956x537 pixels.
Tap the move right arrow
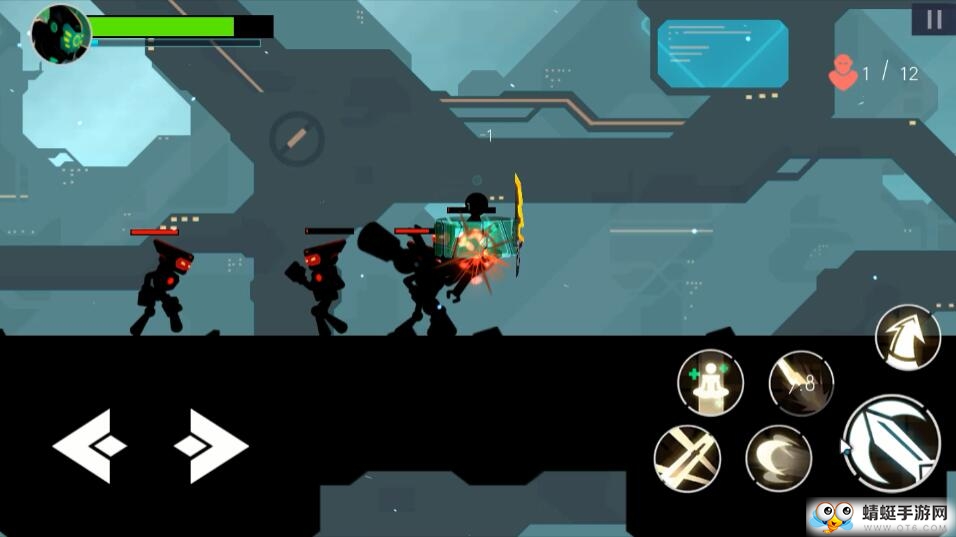click(x=211, y=446)
